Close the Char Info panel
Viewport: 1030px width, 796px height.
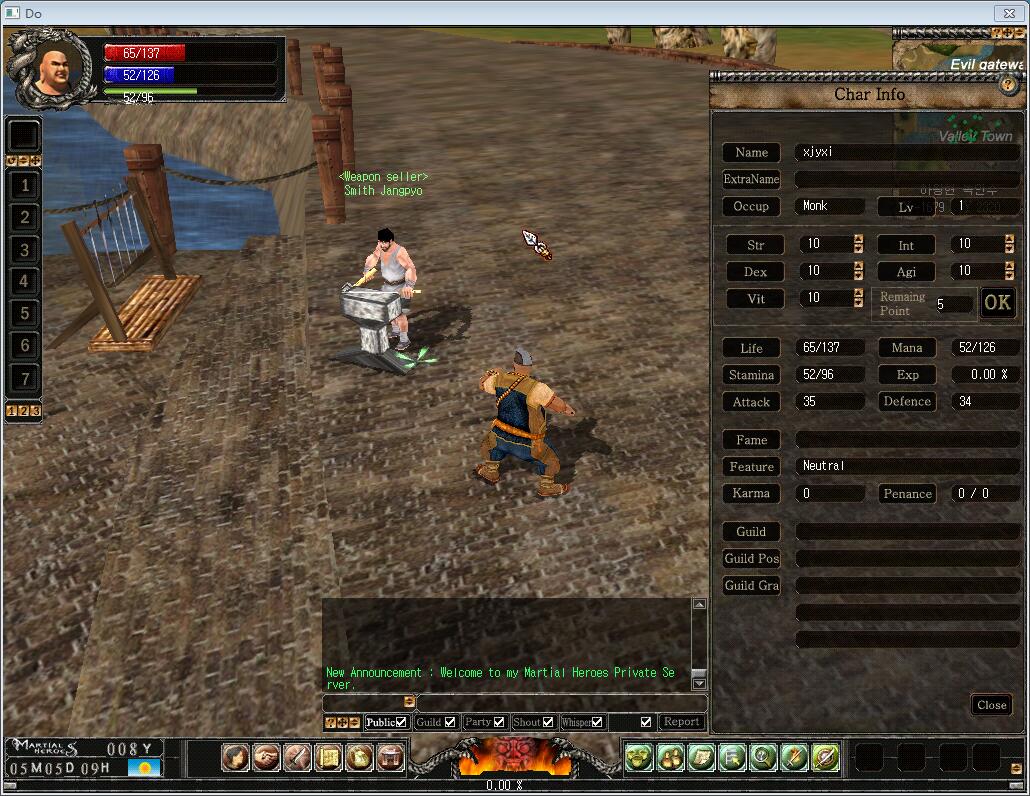[x=991, y=705]
